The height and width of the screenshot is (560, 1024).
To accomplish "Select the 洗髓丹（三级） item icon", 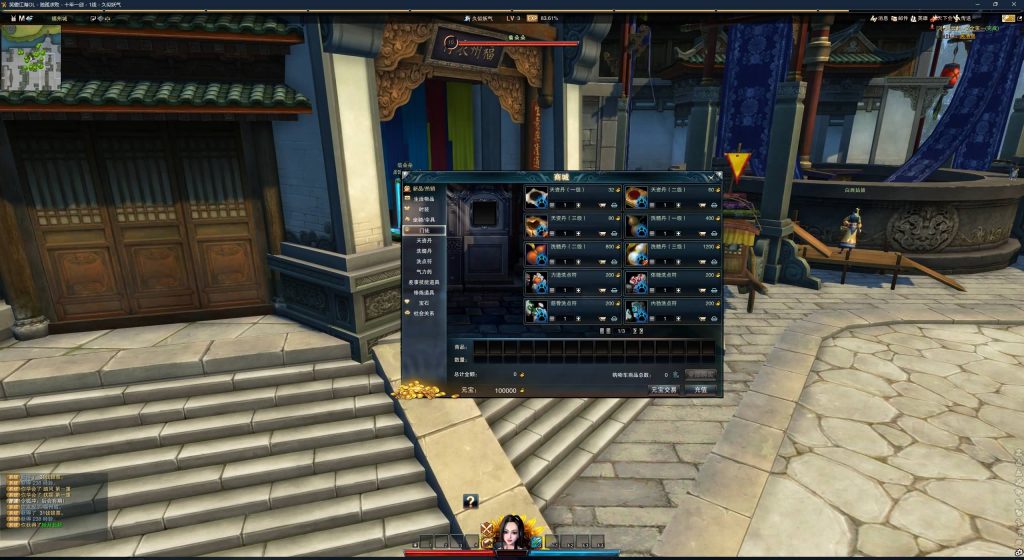I will (x=635, y=254).
